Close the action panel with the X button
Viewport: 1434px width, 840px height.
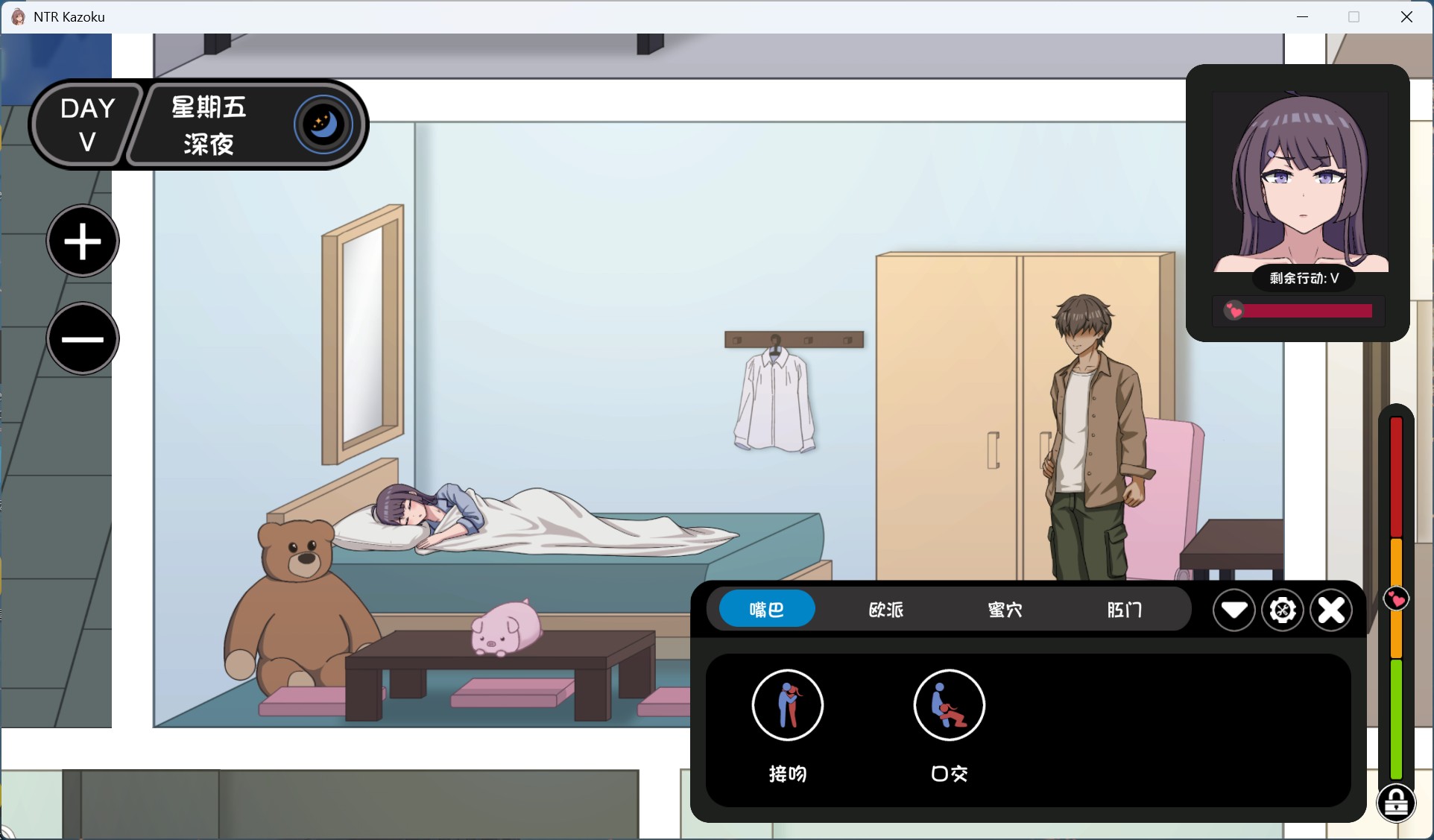click(1331, 610)
